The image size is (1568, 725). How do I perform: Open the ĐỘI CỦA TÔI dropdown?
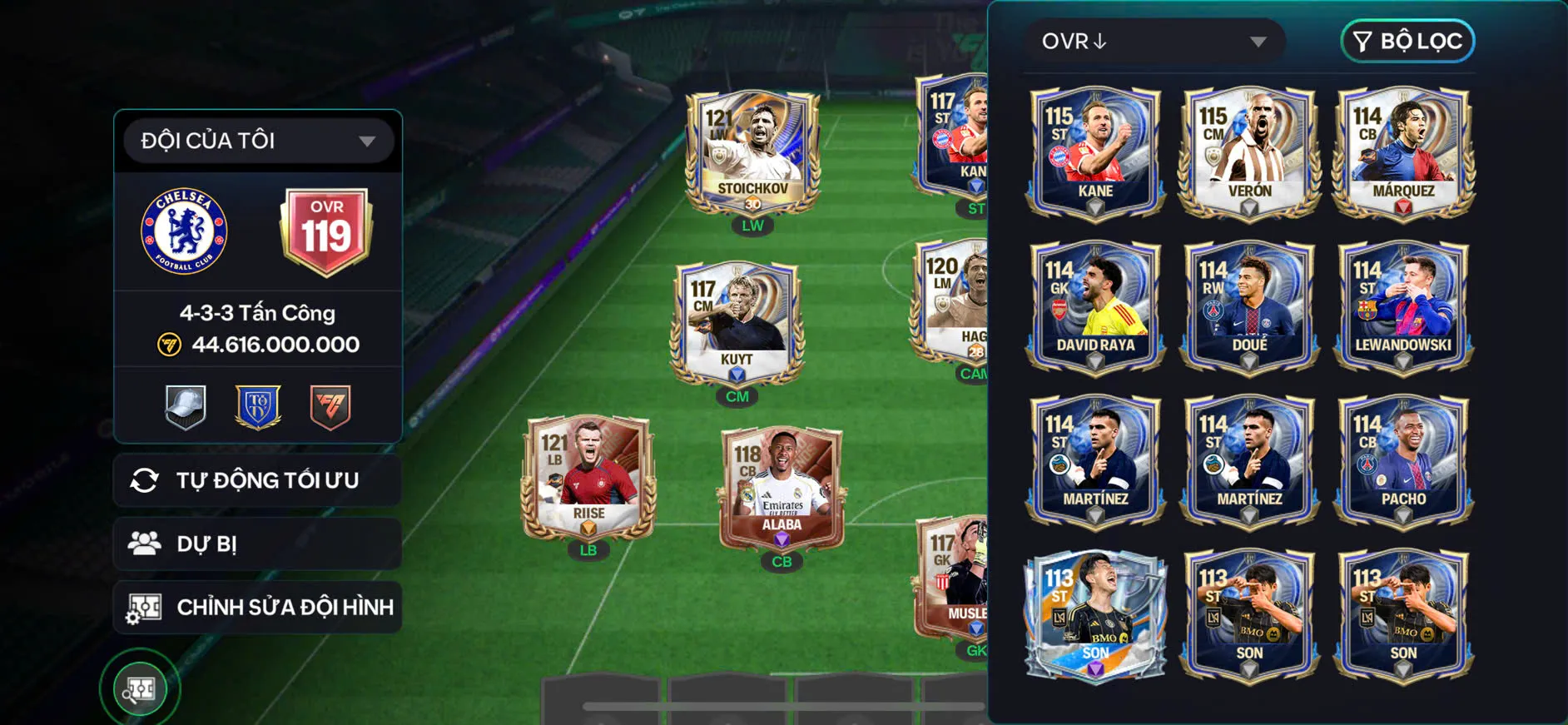click(x=257, y=140)
